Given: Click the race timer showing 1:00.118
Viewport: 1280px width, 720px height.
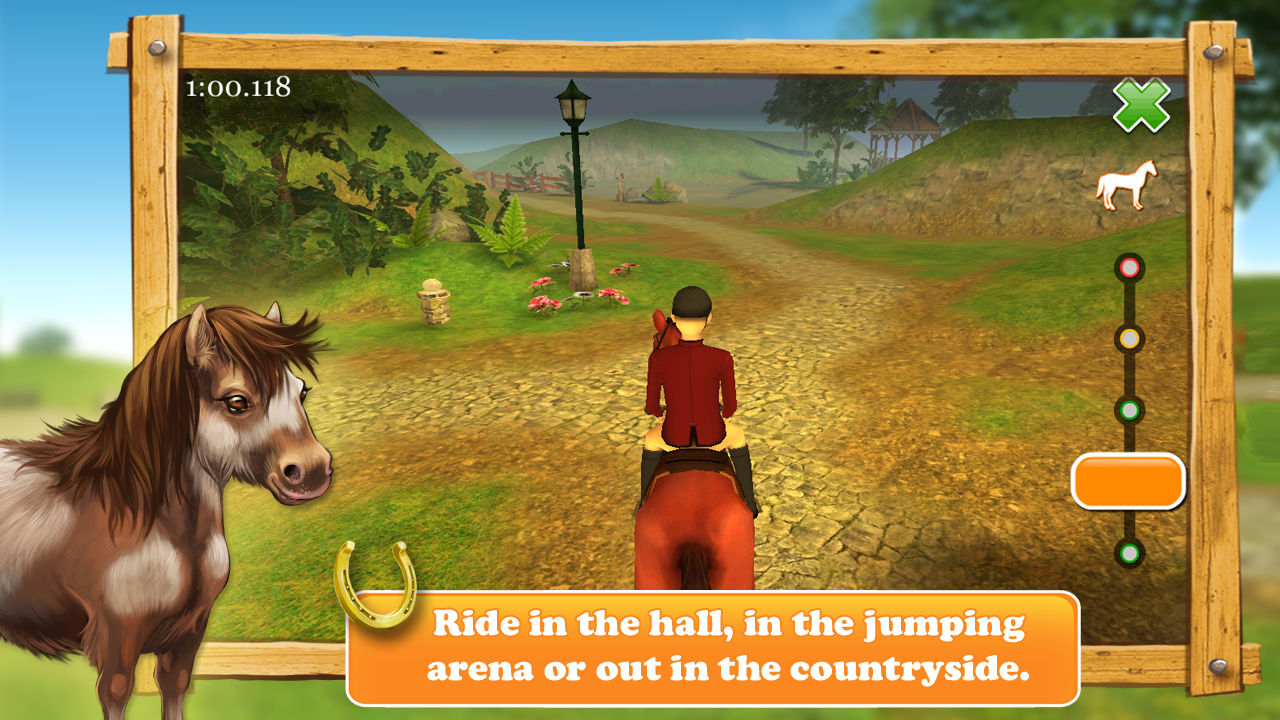Looking at the screenshot, I should [x=237, y=86].
